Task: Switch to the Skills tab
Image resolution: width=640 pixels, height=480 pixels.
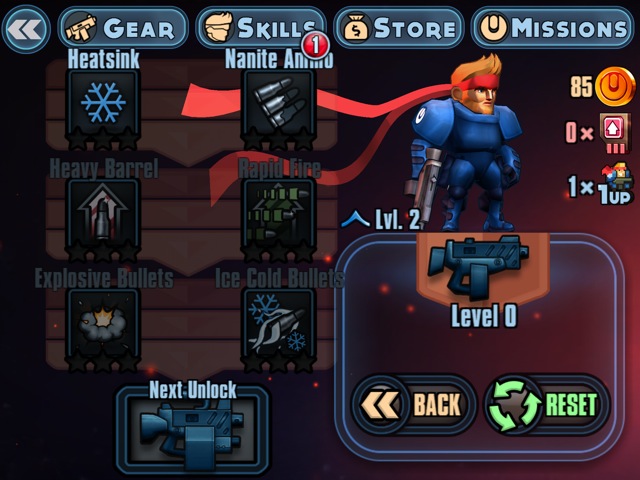Action: pos(260,28)
